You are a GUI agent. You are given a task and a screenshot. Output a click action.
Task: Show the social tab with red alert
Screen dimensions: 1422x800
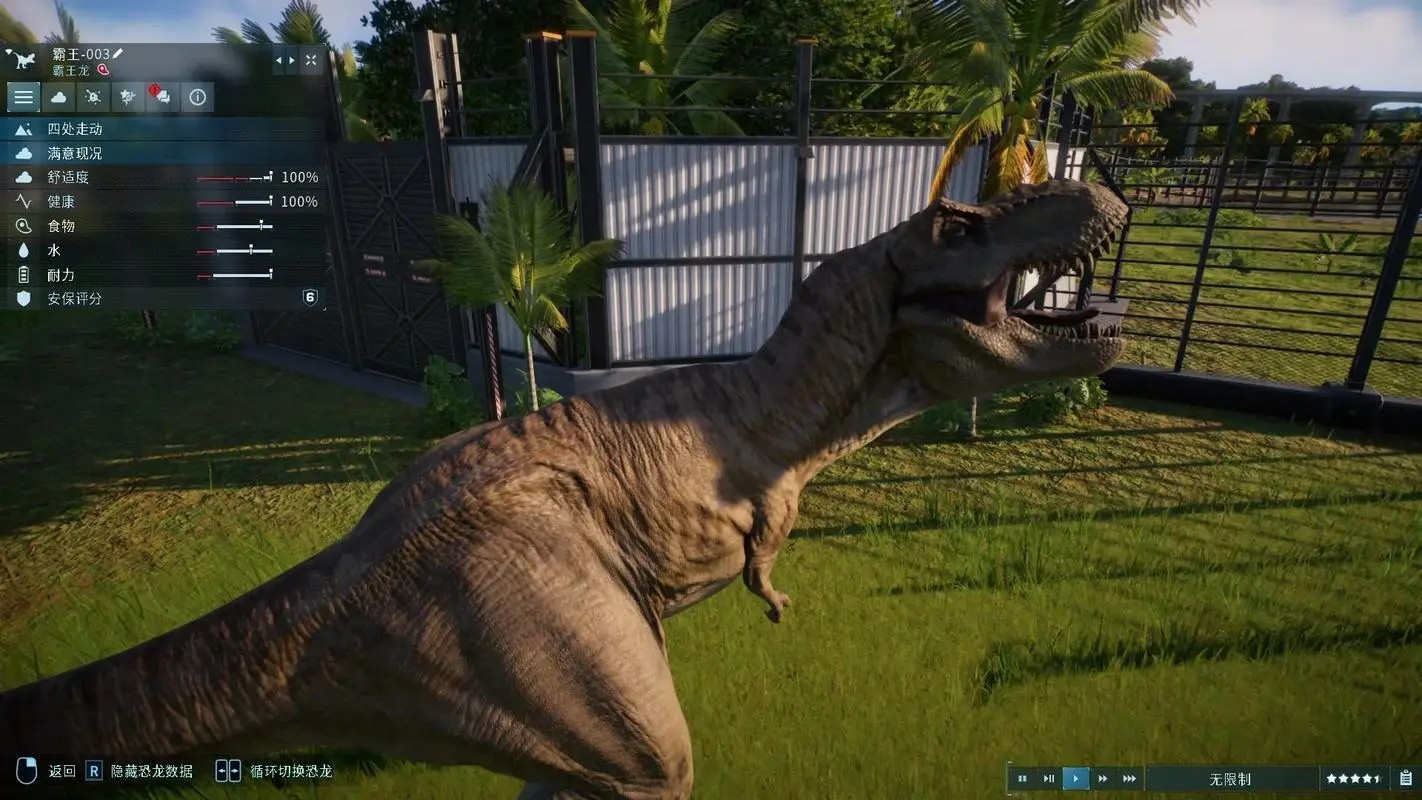pyautogui.click(x=162, y=97)
